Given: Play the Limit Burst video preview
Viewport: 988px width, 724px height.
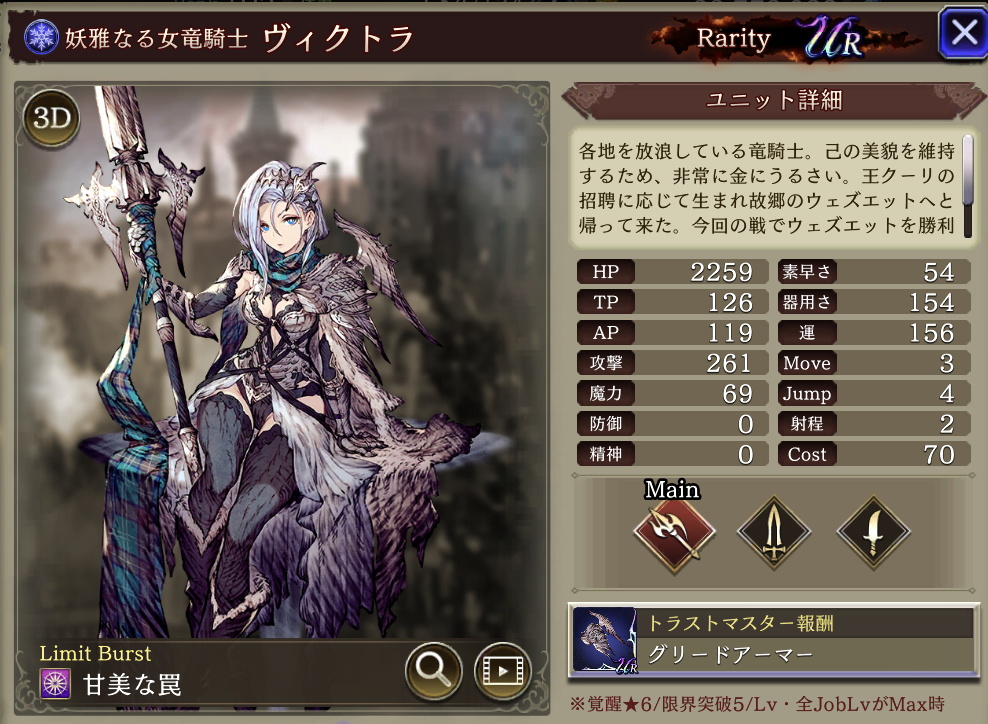Looking at the screenshot, I should (501, 670).
